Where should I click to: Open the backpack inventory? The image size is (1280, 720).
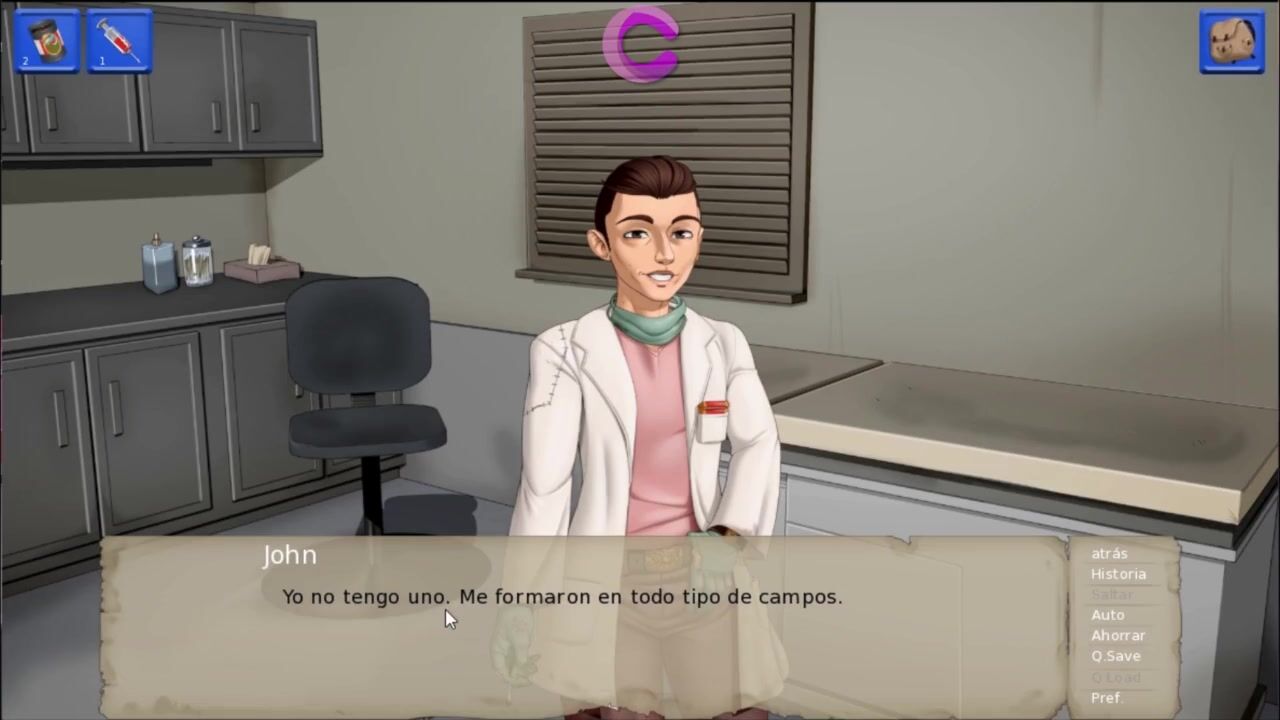1232,42
